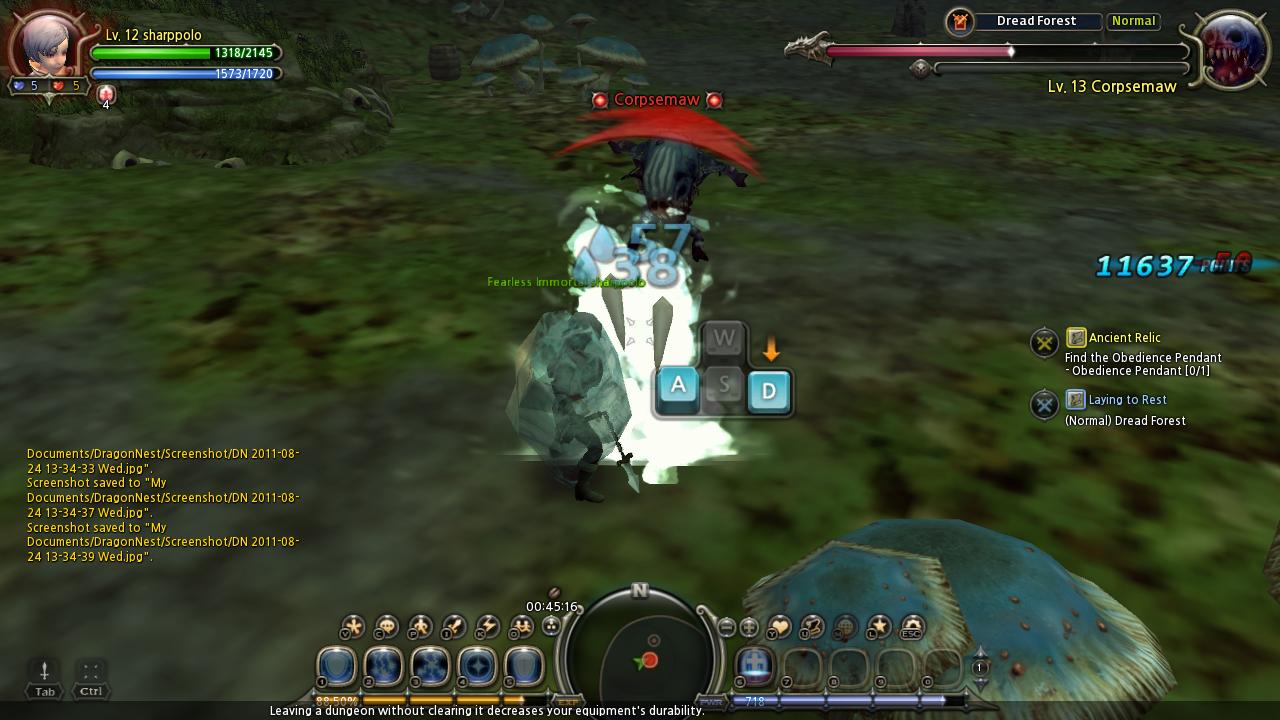Untrack the Ancient Relic quest
The image size is (1280, 720).
pos(1044,342)
